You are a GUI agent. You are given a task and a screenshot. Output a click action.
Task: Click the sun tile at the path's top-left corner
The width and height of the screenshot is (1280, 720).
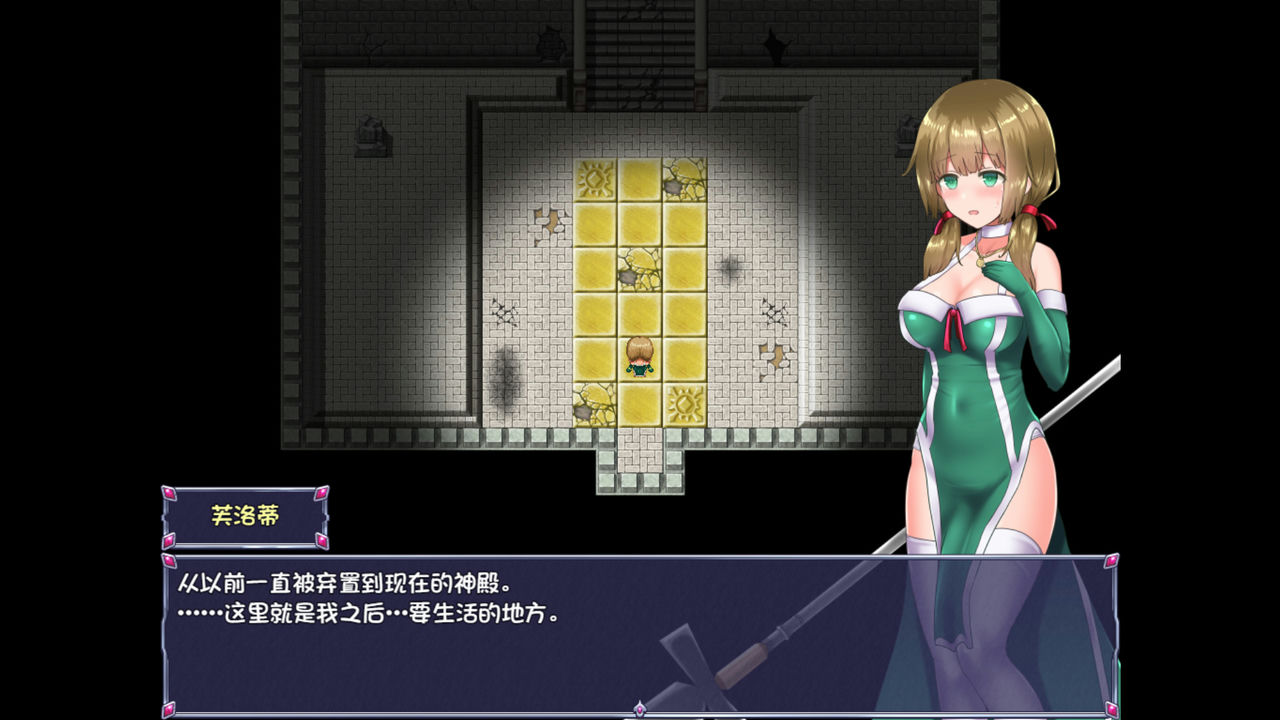[x=594, y=178]
